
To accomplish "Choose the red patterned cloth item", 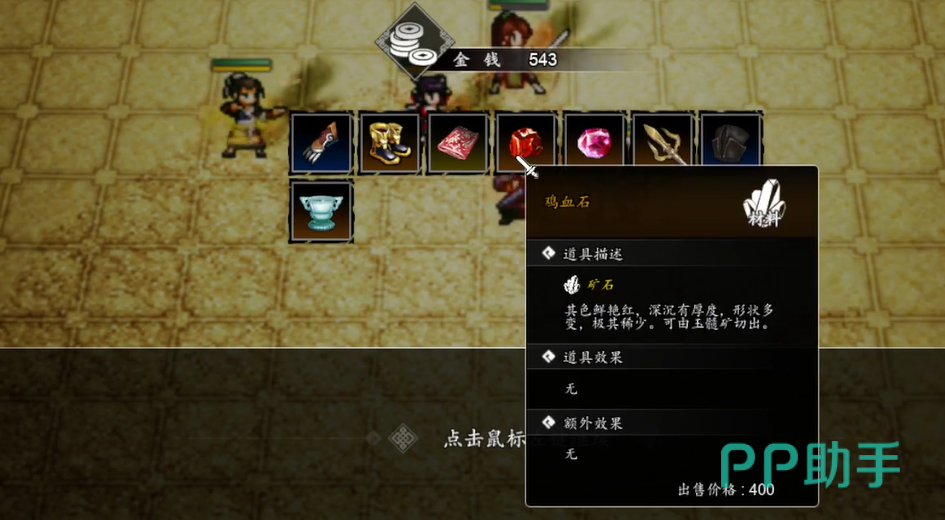I will tap(458, 143).
